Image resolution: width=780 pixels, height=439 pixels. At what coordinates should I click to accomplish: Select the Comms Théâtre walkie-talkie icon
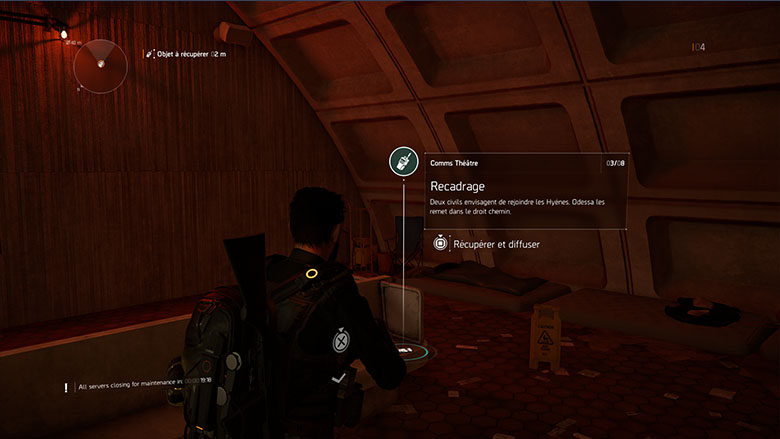click(x=403, y=162)
